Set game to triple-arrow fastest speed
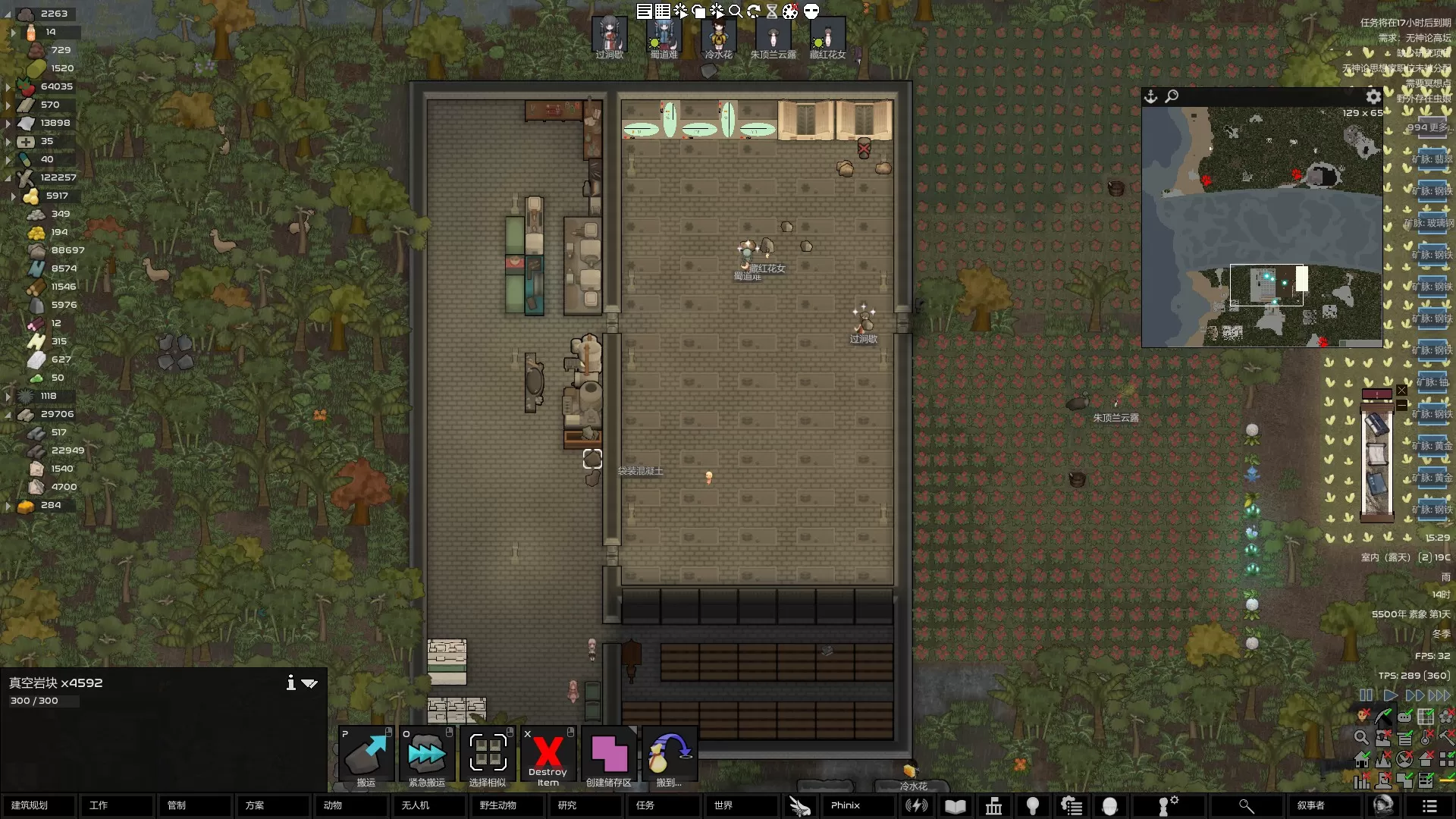 (1439, 695)
